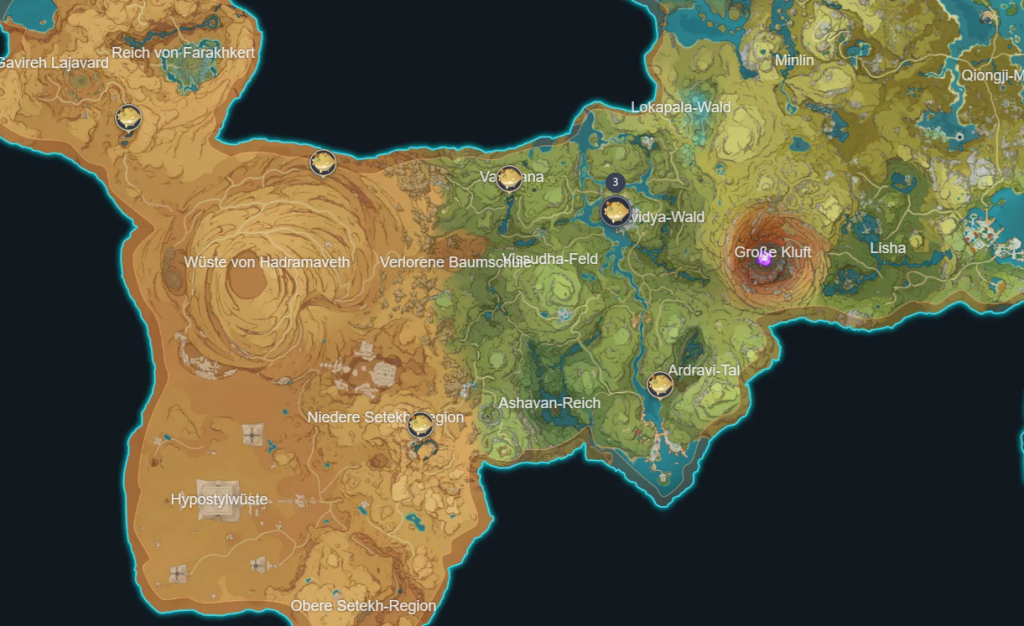Image resolution: width=1024 pixels, height=626 pixels.
Task: Select the lamp marker beside Ardravi-Tal
Action: coord(660,384)
